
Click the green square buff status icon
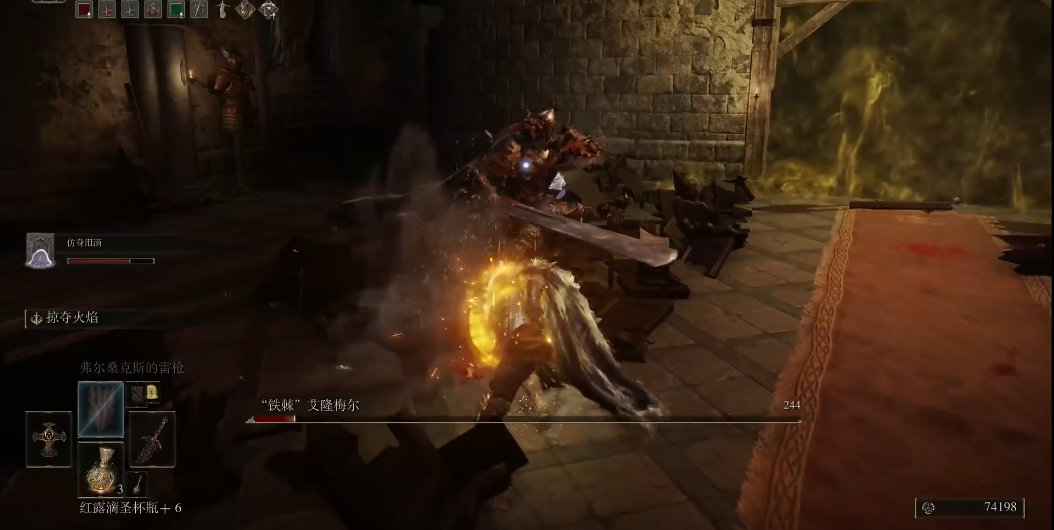click(176, 10)
